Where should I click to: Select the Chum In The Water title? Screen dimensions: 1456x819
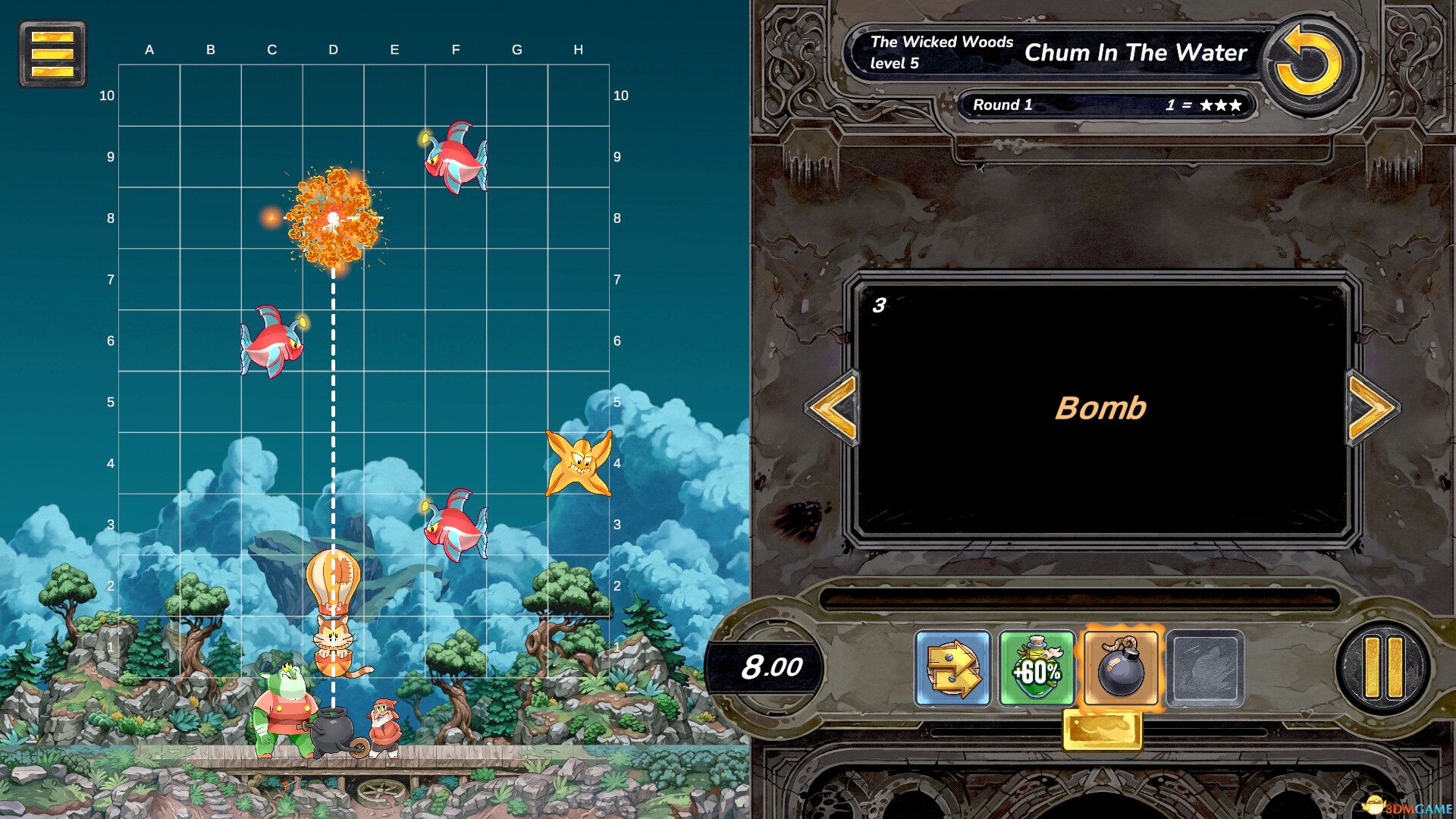coord(1134,53)
